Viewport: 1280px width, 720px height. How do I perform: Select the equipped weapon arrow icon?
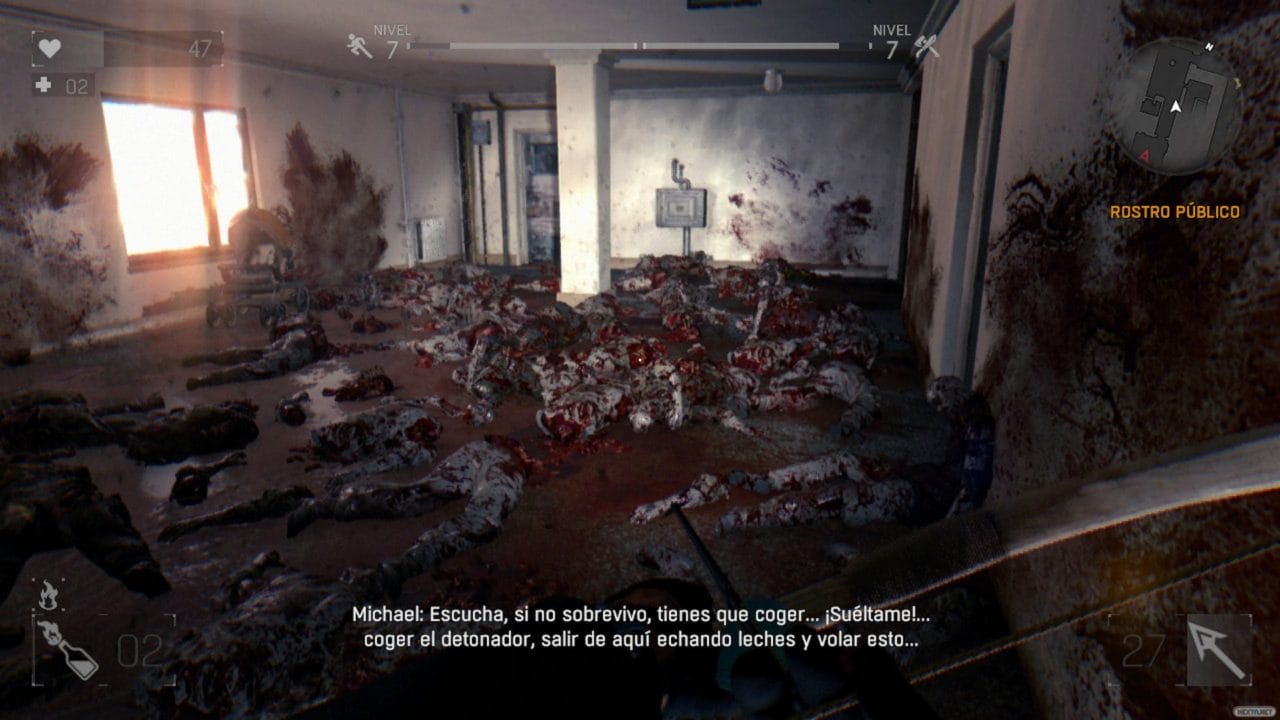coord(1218,649)
